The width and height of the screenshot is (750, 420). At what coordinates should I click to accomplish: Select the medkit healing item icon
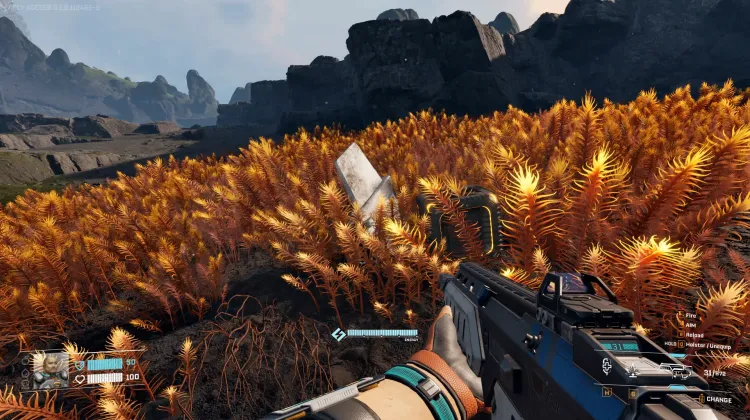pos(606,367)
